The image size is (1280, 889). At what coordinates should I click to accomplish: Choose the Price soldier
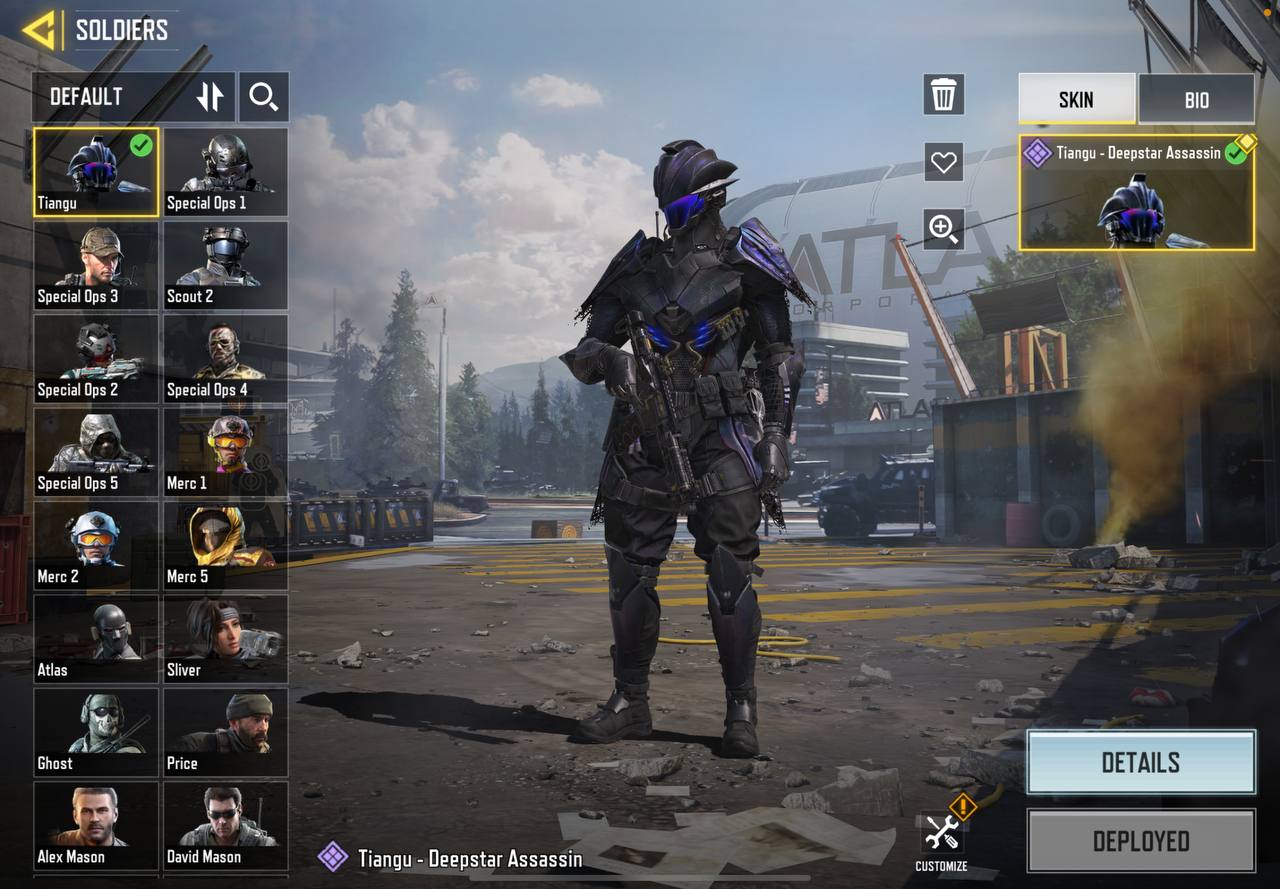226,733
